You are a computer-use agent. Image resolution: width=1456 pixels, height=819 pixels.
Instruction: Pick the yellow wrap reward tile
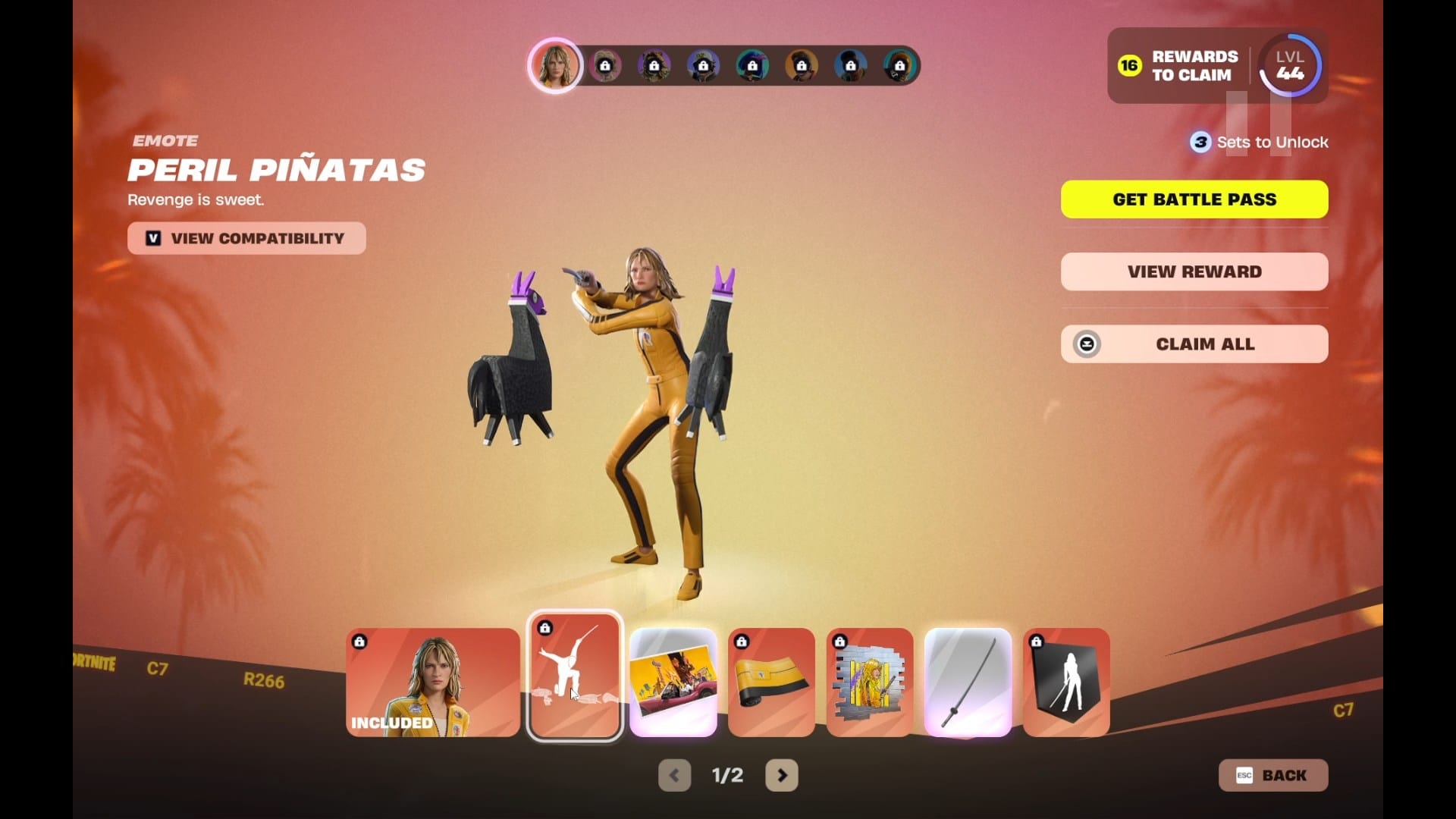(x=771, y=682)
